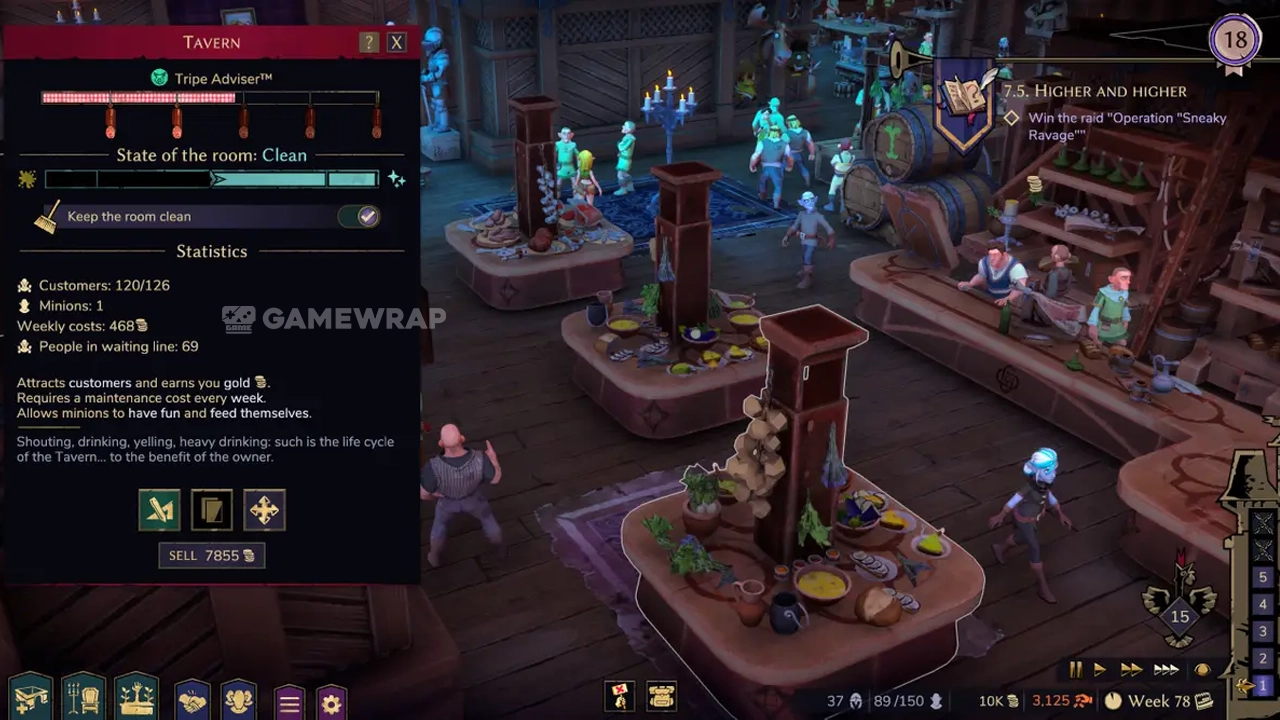Set game speed to double fast-forward

[1131, 669]
